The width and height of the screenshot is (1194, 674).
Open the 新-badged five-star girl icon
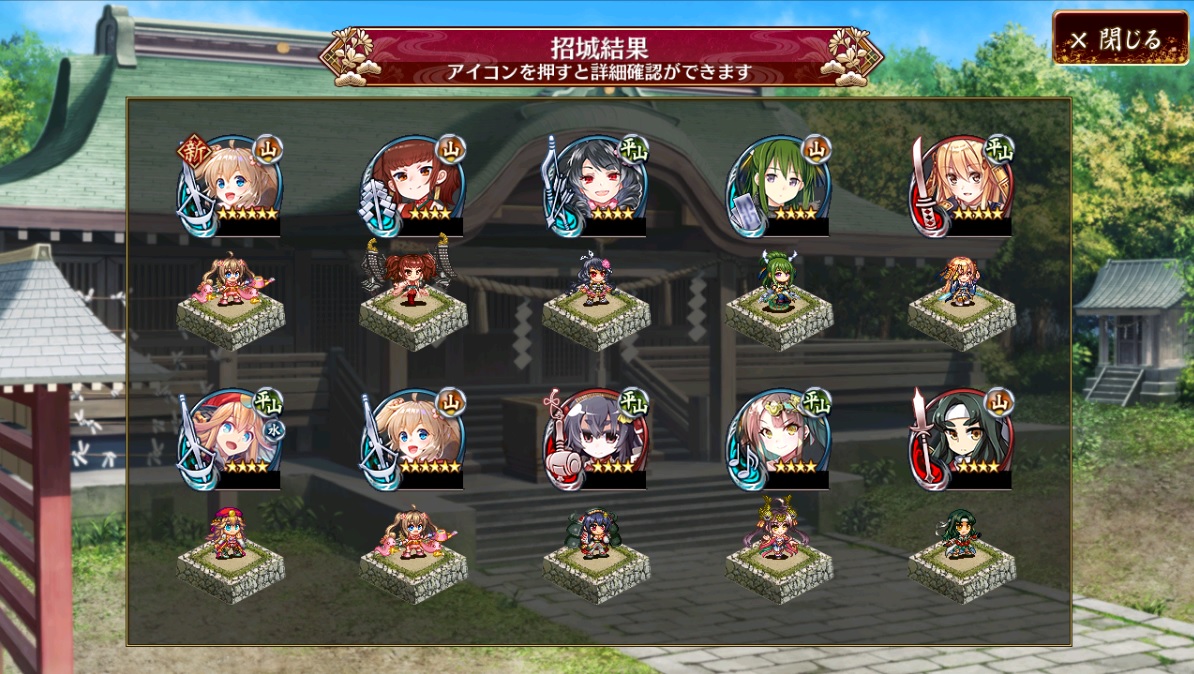pyautogui.click(x=230, y=185)
